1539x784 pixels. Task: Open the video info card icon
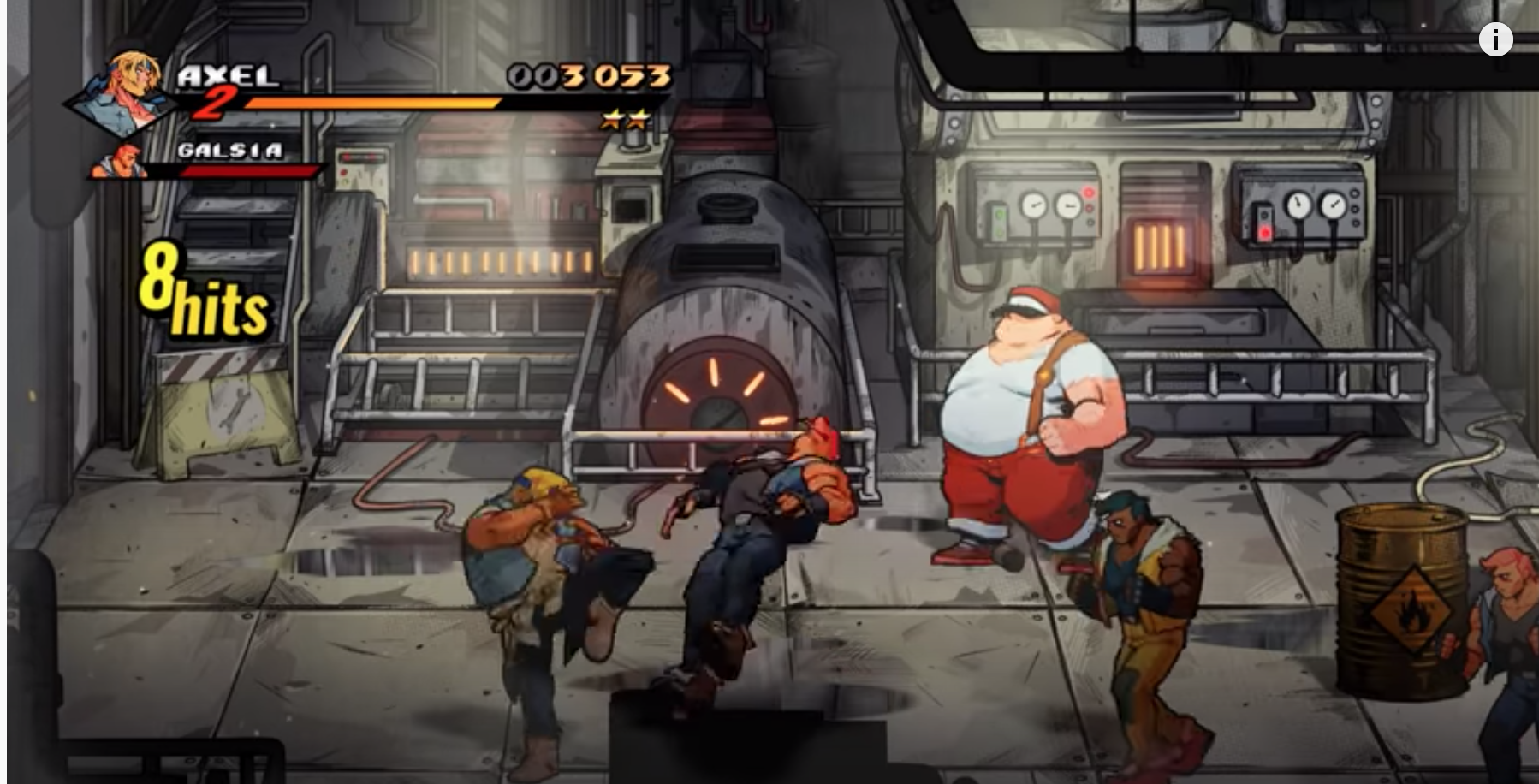(1495, 39)
